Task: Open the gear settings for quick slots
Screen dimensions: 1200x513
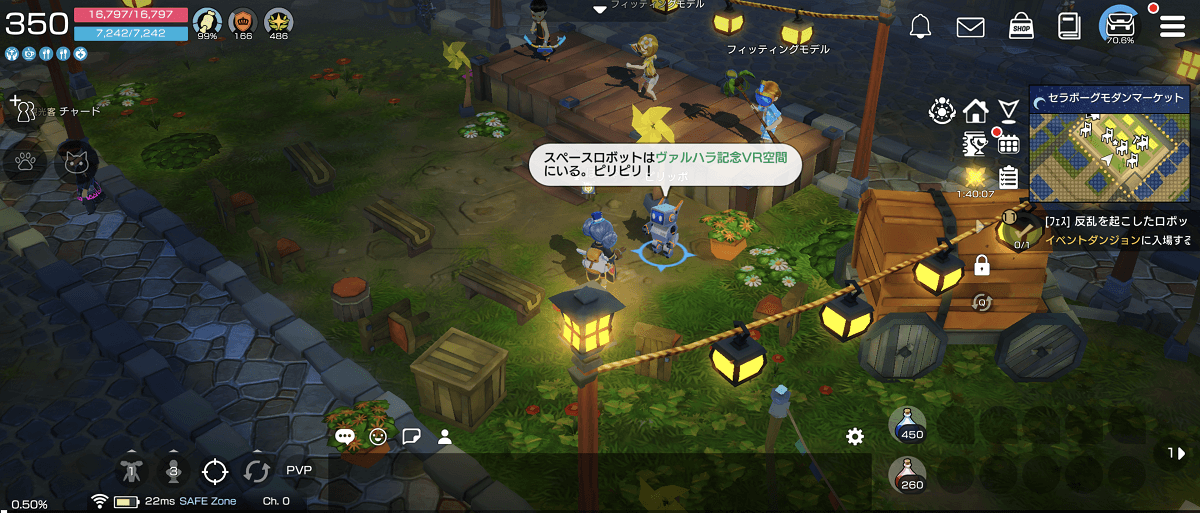Action: coord(854,436)
